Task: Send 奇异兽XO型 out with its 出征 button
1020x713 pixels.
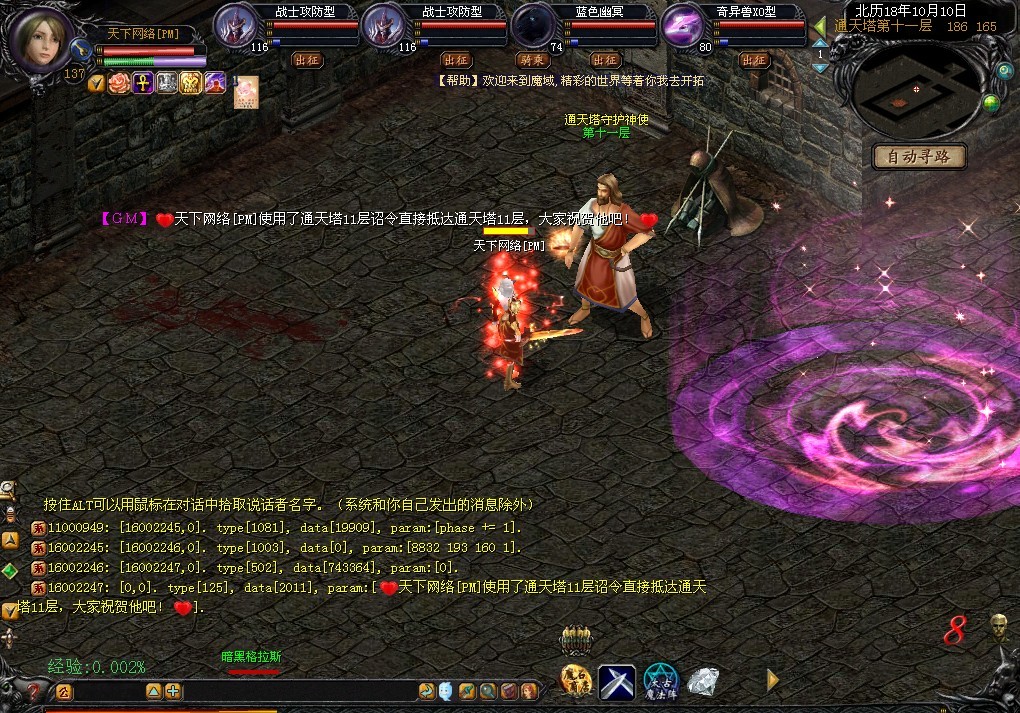Action: click(x=752, y=60)
